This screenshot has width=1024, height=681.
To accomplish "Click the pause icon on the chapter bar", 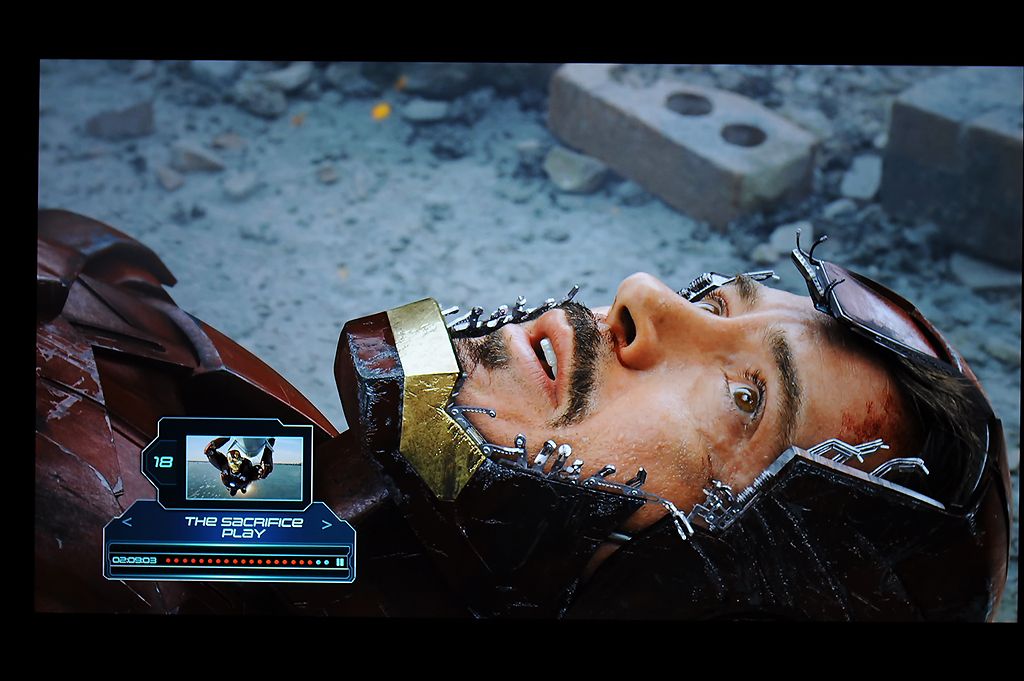I will click(x=340, y=562).
